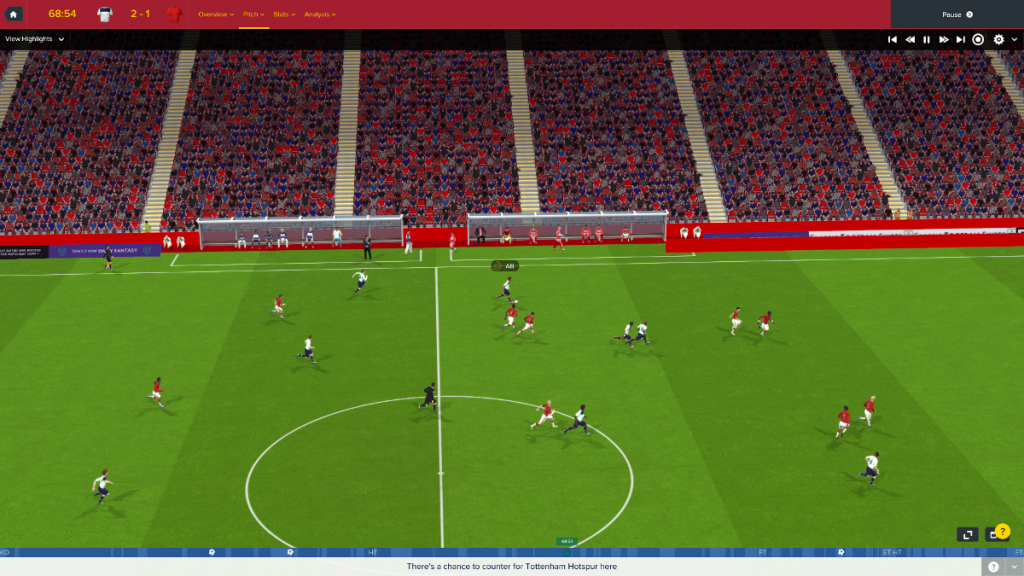This screenshot has height=576, width=1024.
Task: Fast forward the match replay
Action: pyautogui.click(x=944, y=39)
